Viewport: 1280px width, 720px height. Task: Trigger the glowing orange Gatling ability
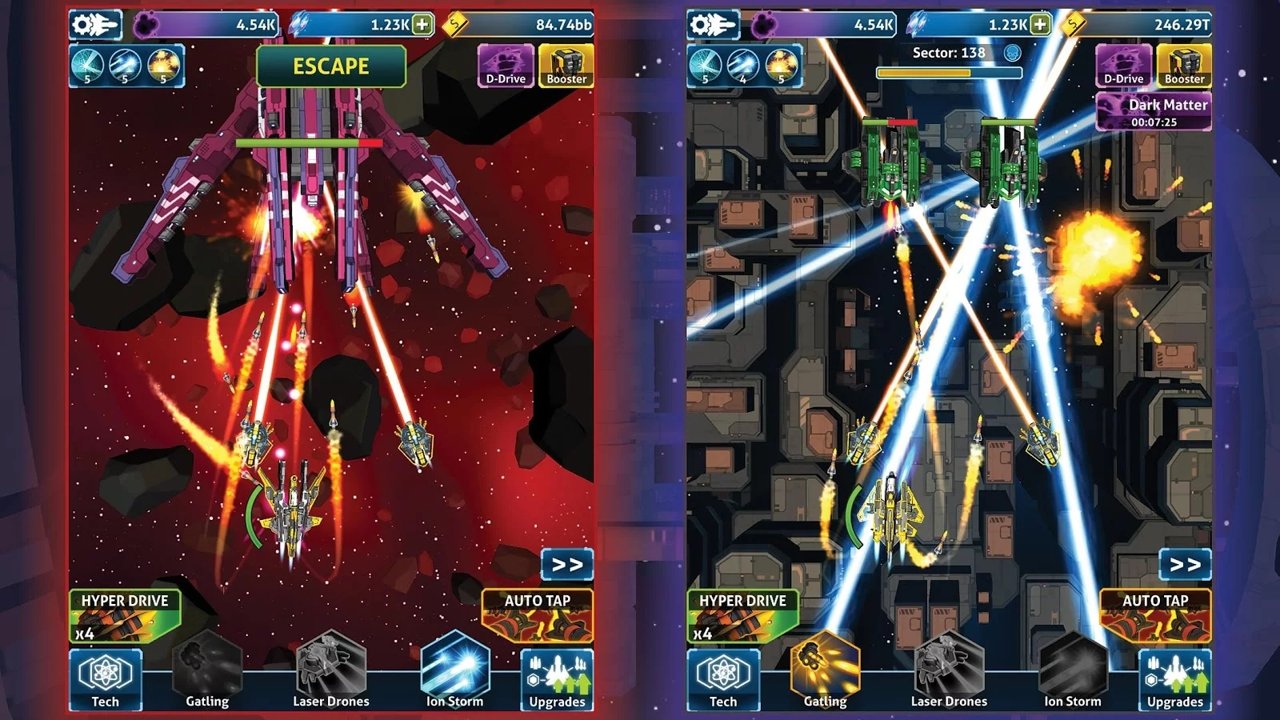pyautogui.click(x=825, y=668)
